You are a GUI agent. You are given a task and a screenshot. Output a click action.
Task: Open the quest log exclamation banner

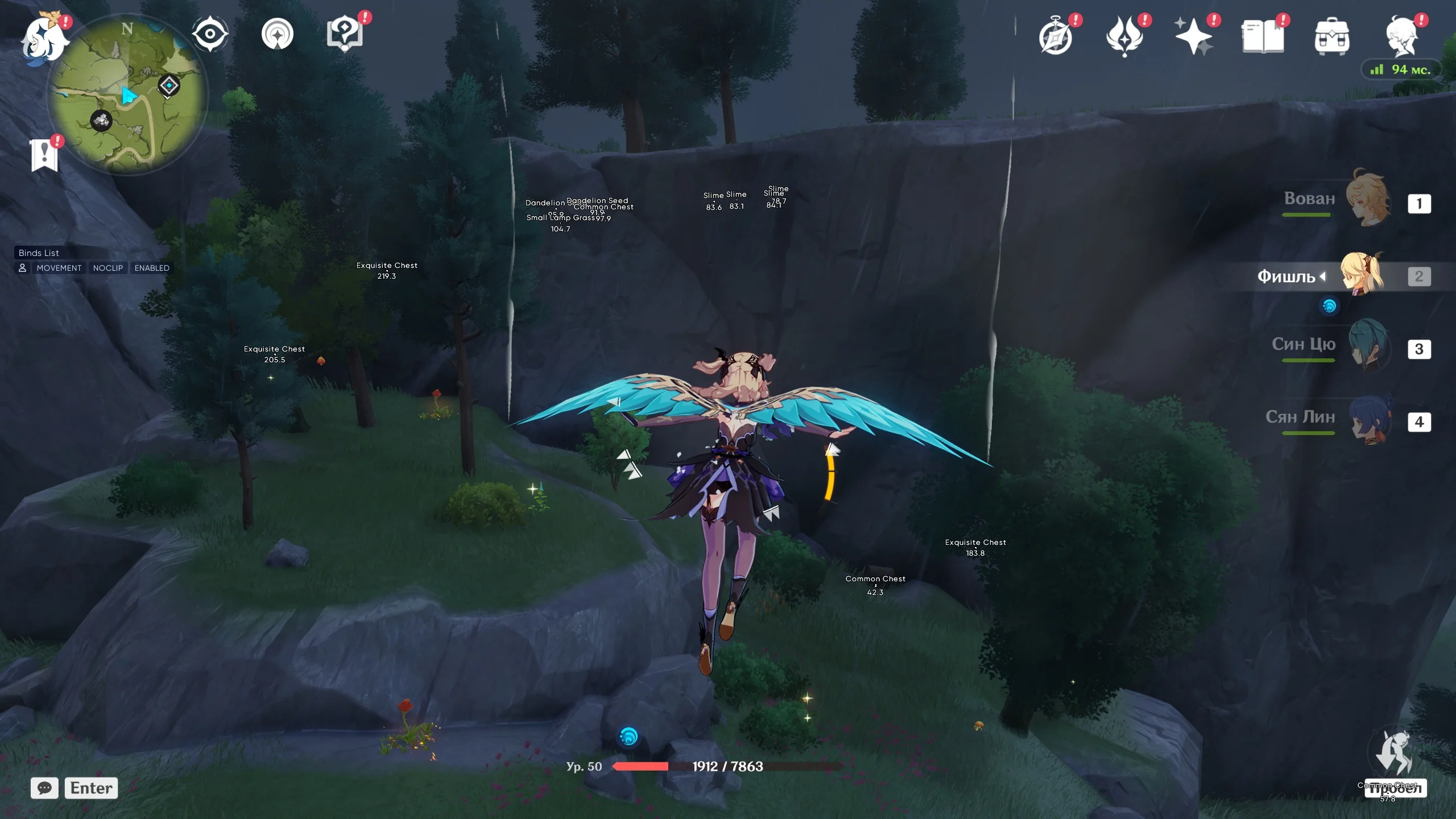(x=44, y=155)
